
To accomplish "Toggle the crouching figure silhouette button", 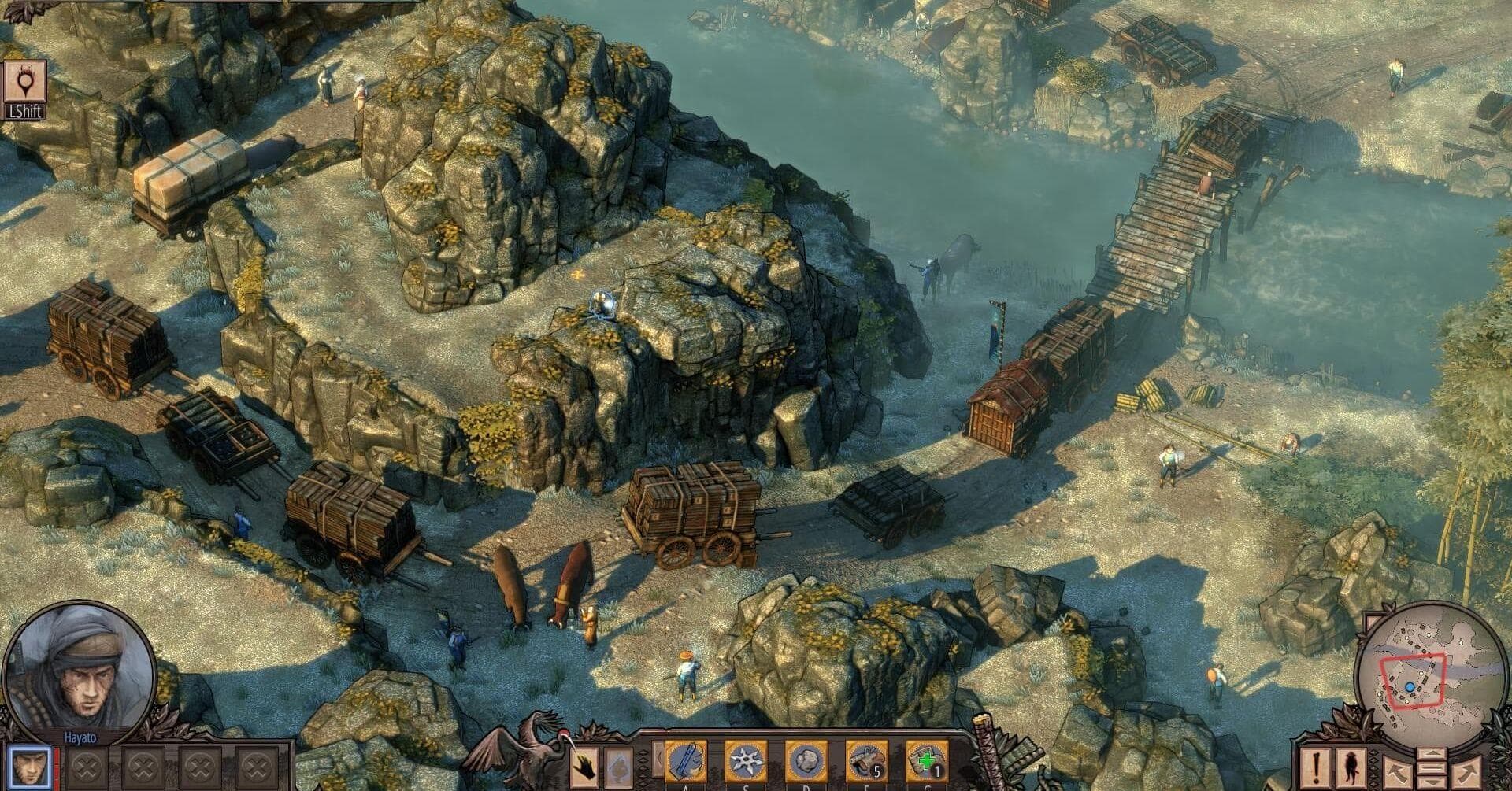I will 1352,768.
